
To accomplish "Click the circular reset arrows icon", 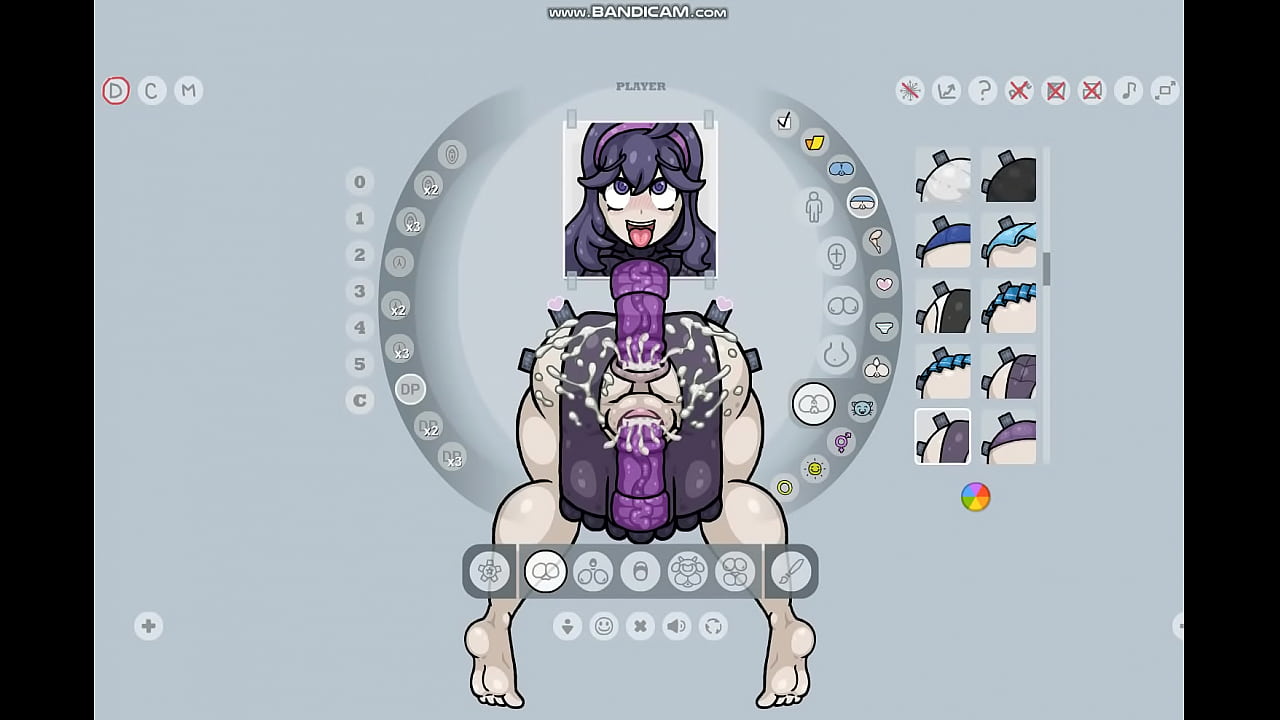I will pyautogui.click(x=712, y=626).
